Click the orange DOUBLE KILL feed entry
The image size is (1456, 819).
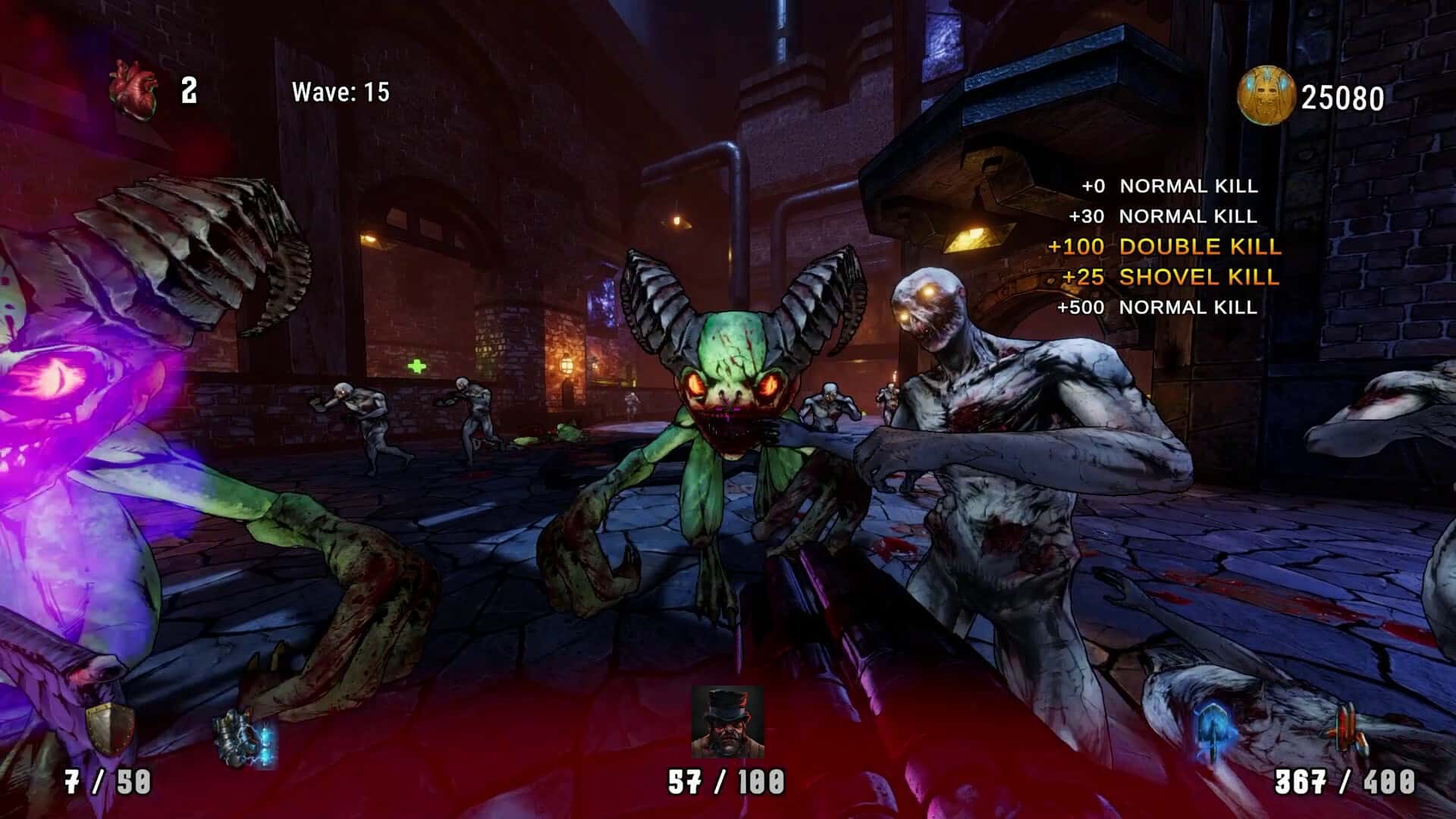click(x=1175, y=246)
